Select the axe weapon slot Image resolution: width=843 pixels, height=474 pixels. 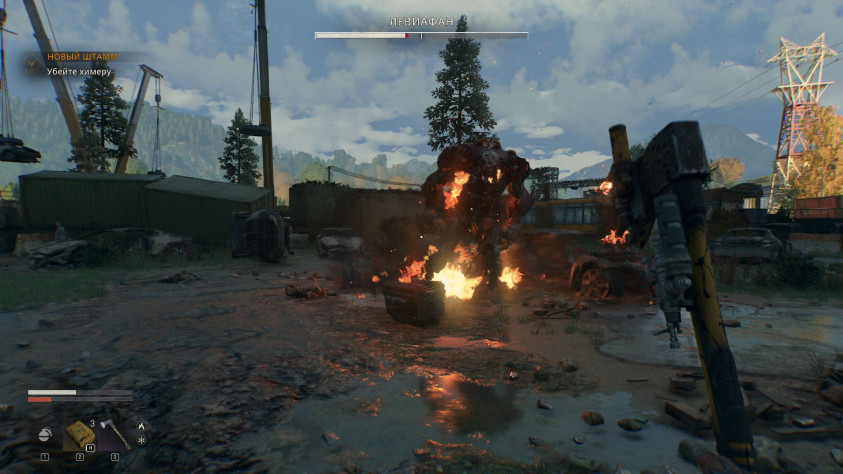click(114, 433)
